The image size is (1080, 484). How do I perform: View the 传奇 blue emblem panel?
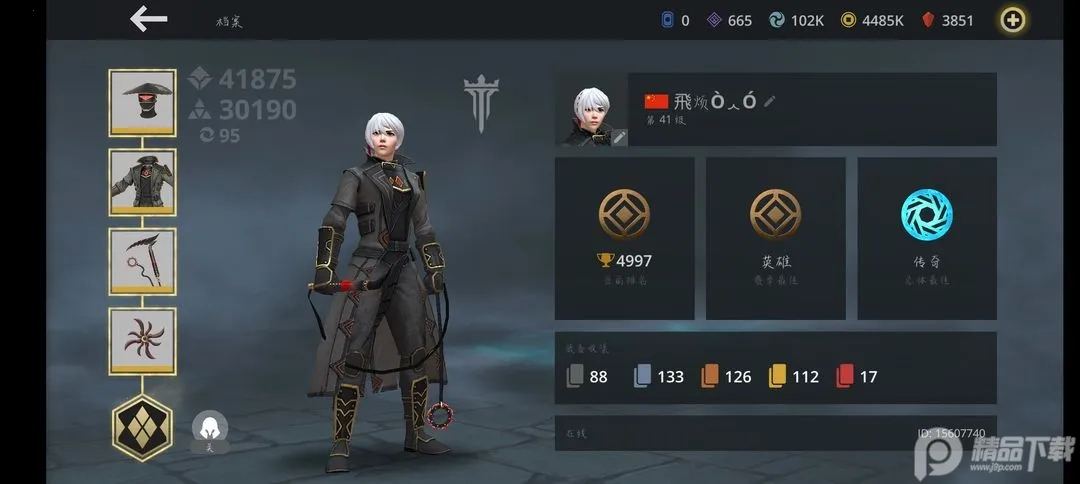926,238
